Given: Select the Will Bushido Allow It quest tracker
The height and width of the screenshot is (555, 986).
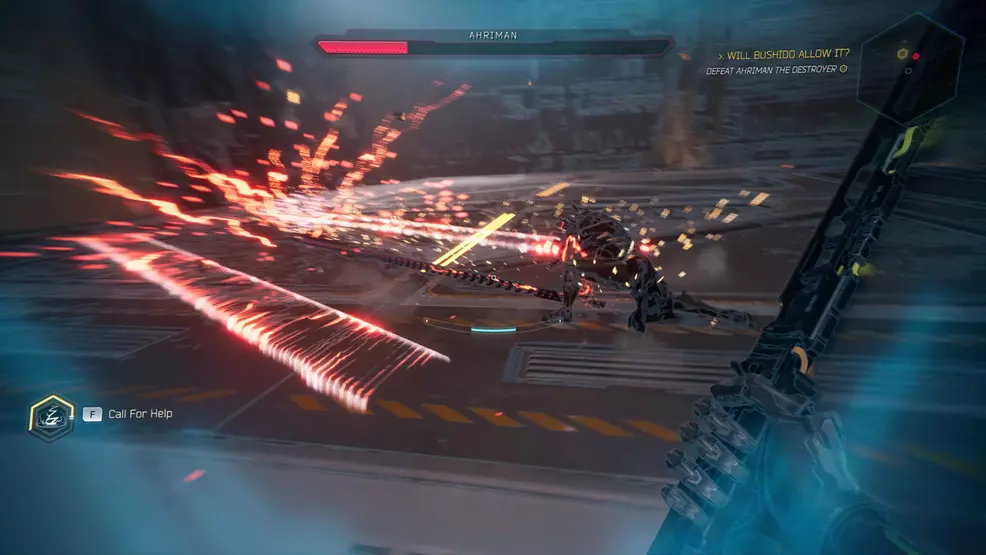Looking at the screenshot, I should [788, 54].
